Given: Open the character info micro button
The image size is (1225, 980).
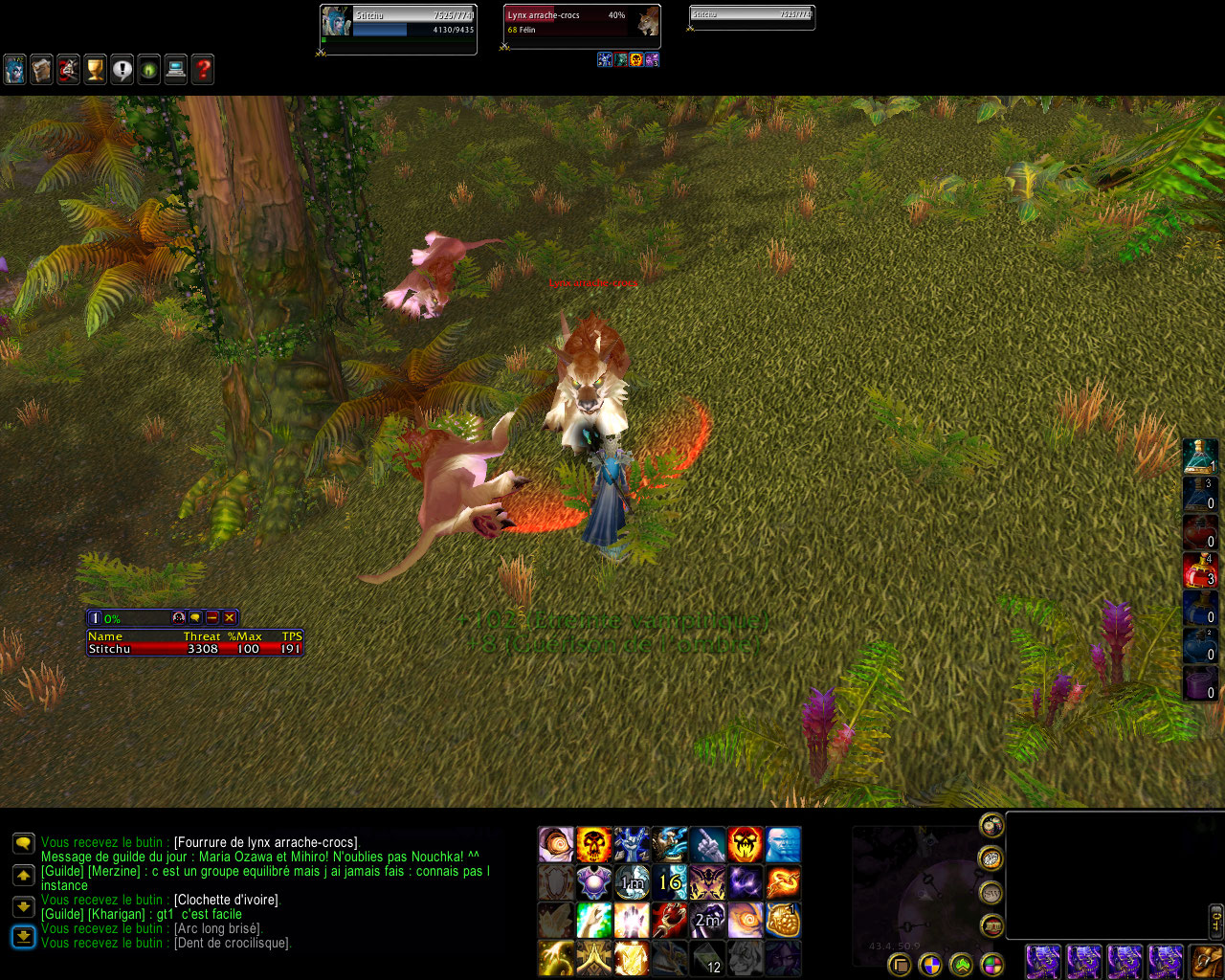Looking at the screenshot, I should (14, 70).
